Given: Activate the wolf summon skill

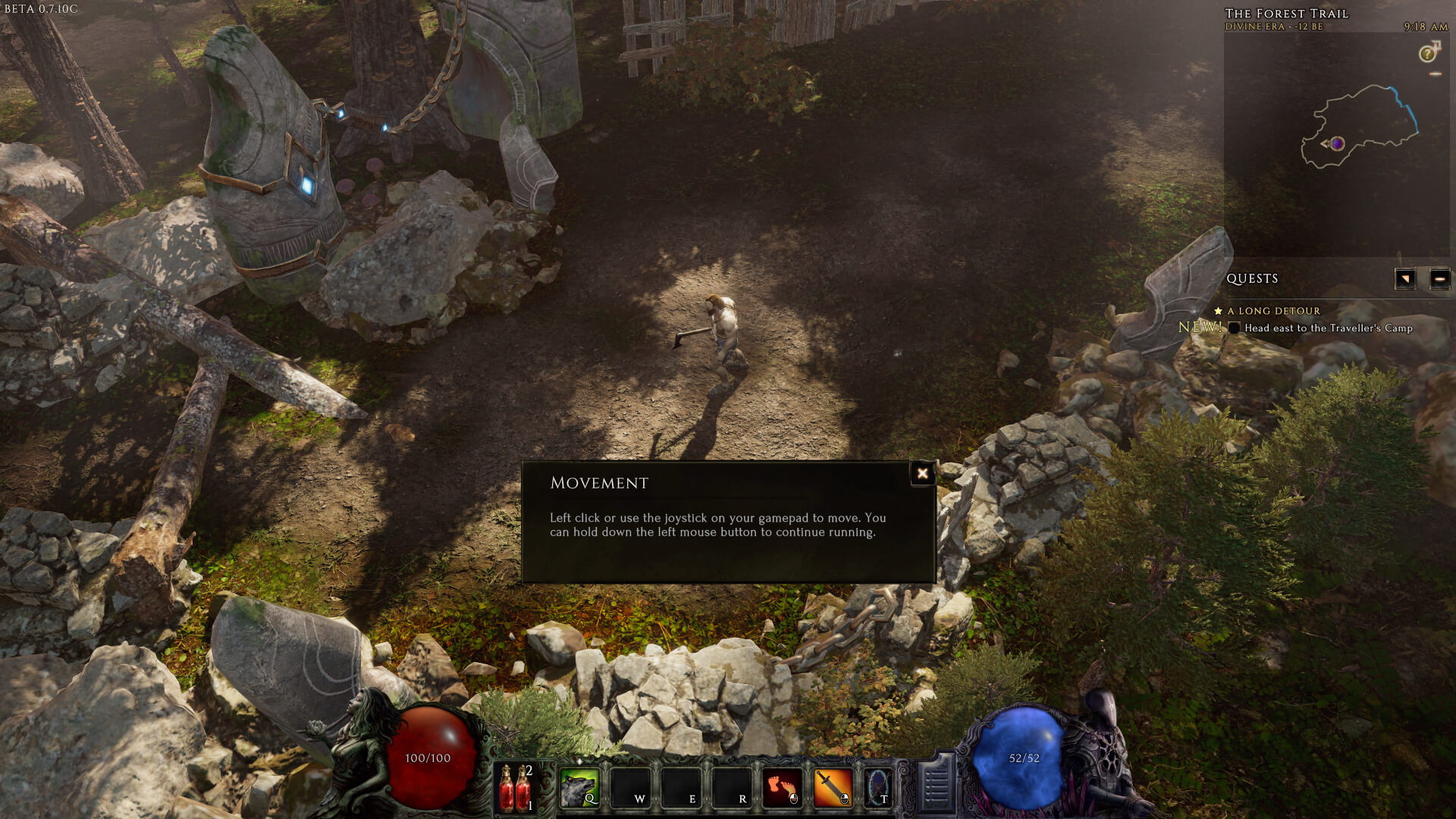Looking at the screenshot, I should [x=579, y=787].
